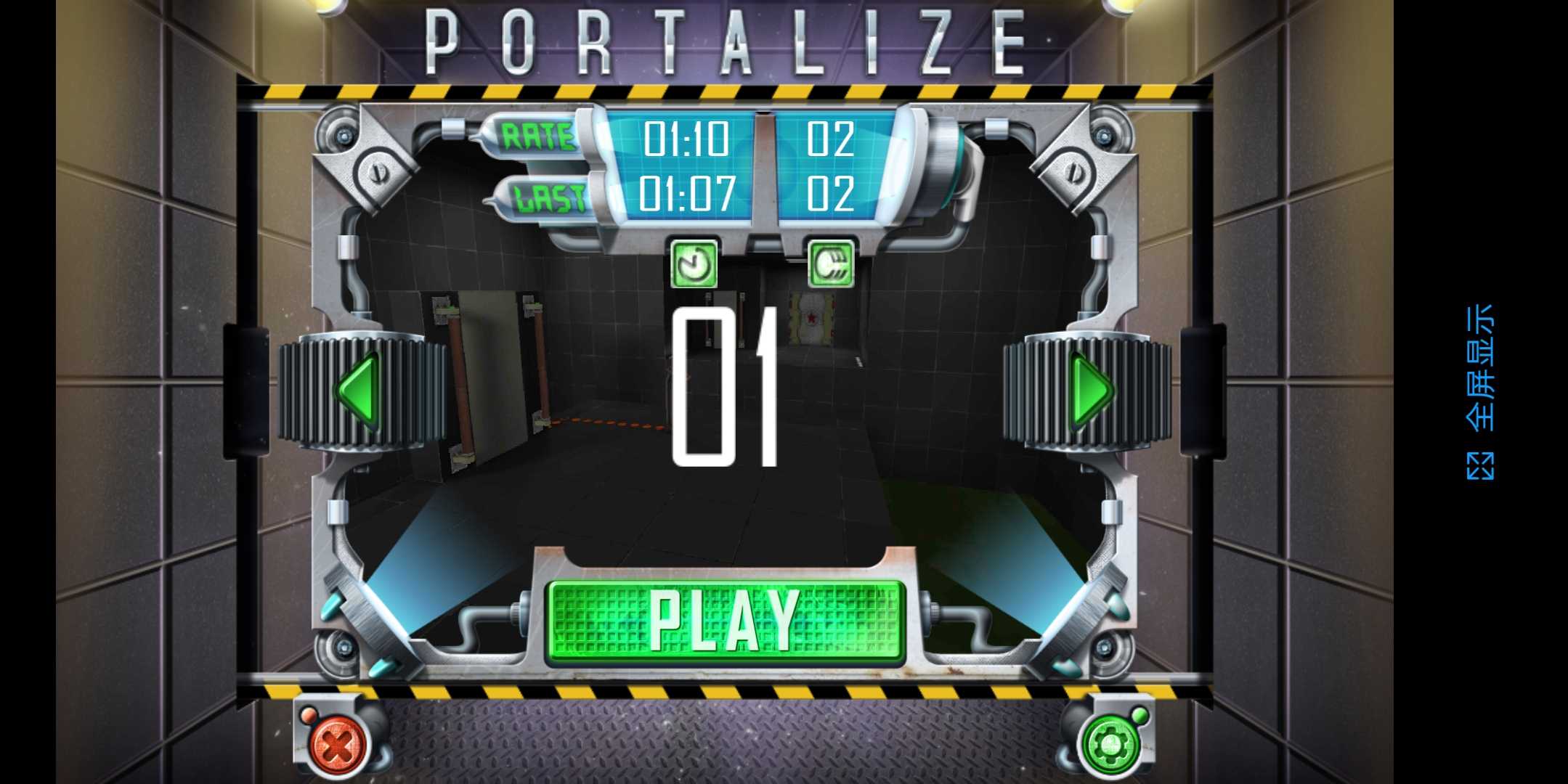Viewport: 1568px width, 784px height.
Task: Advance to the next level with right arrow
Action: click(x=1092, y=391)
